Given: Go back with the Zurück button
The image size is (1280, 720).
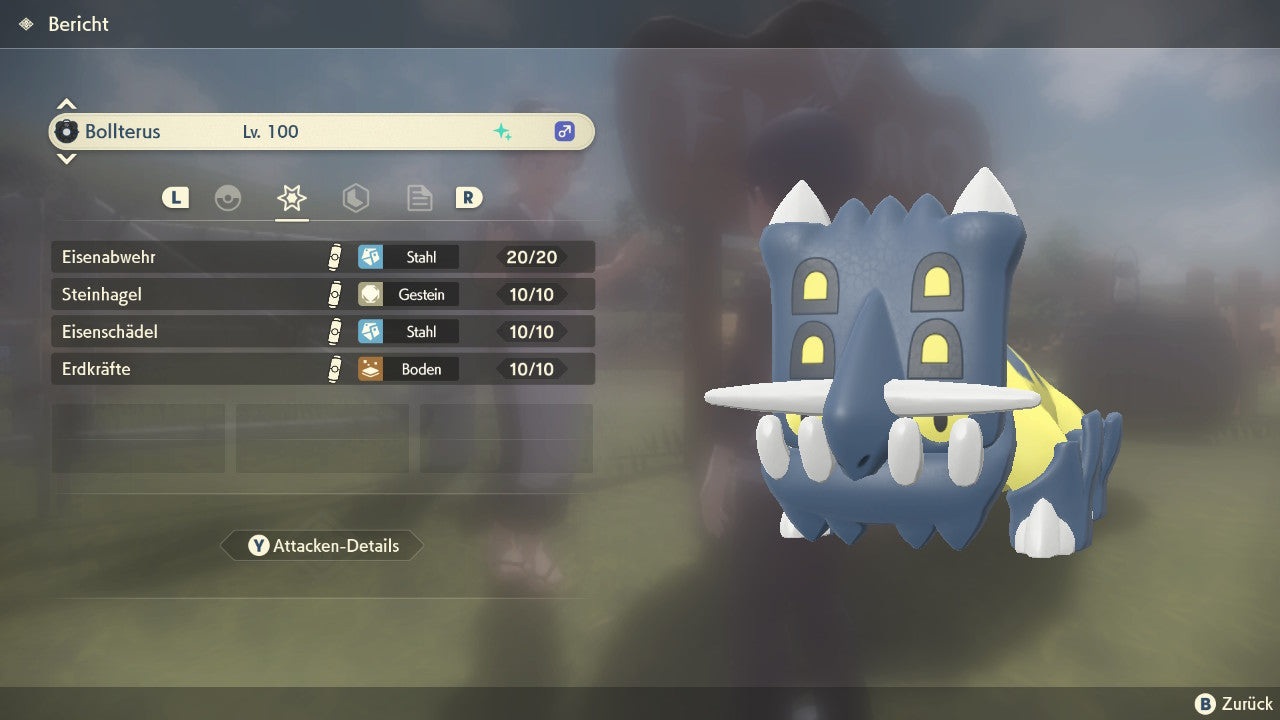Looking at the screenshot, I should coord(1234,704).
